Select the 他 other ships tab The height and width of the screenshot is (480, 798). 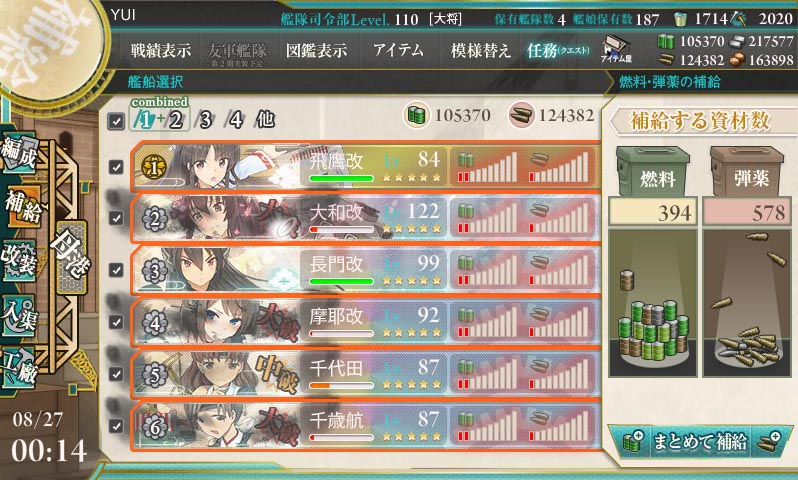(264, 119)
